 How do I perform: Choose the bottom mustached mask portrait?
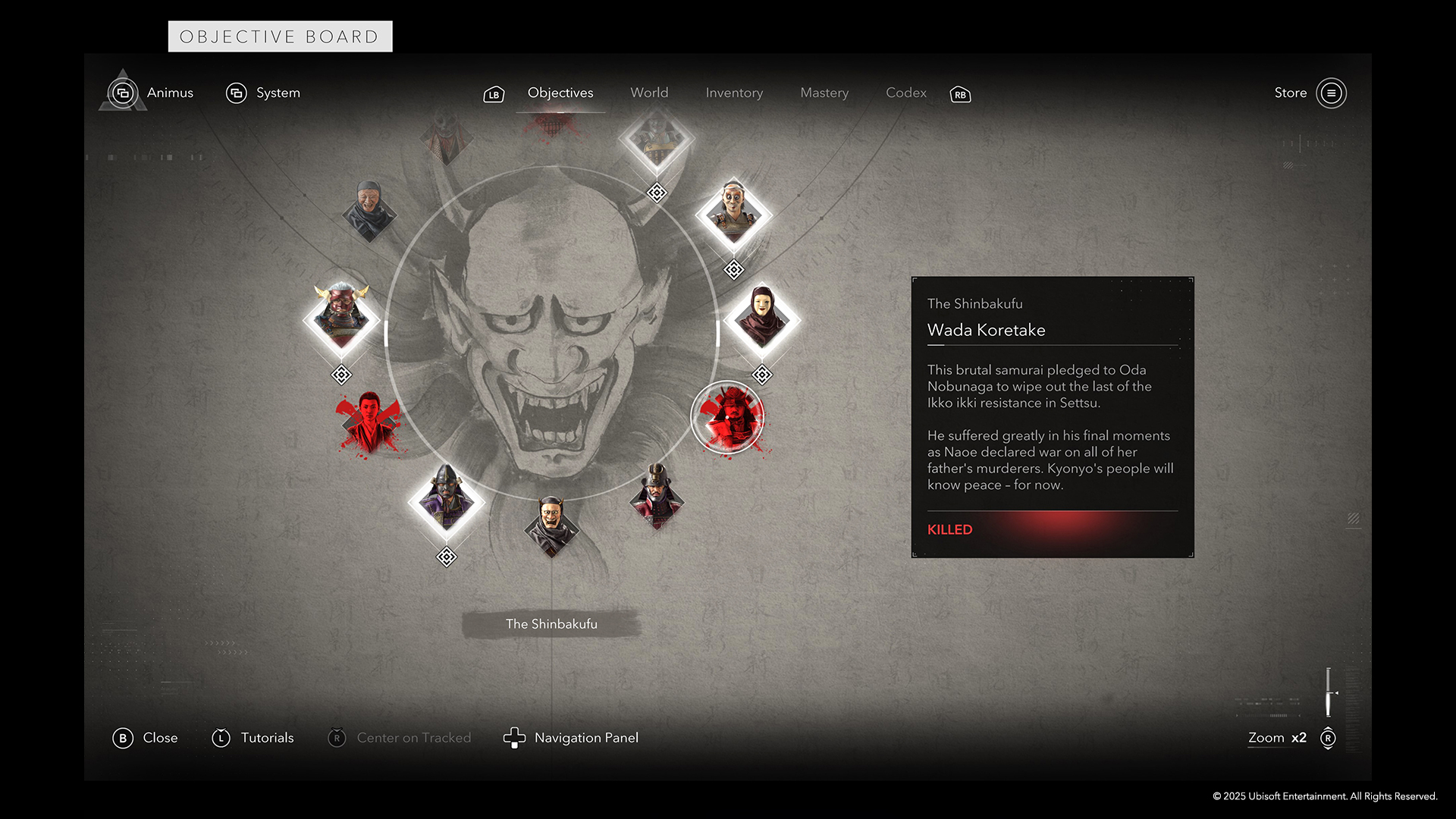[x=551, y=525]
